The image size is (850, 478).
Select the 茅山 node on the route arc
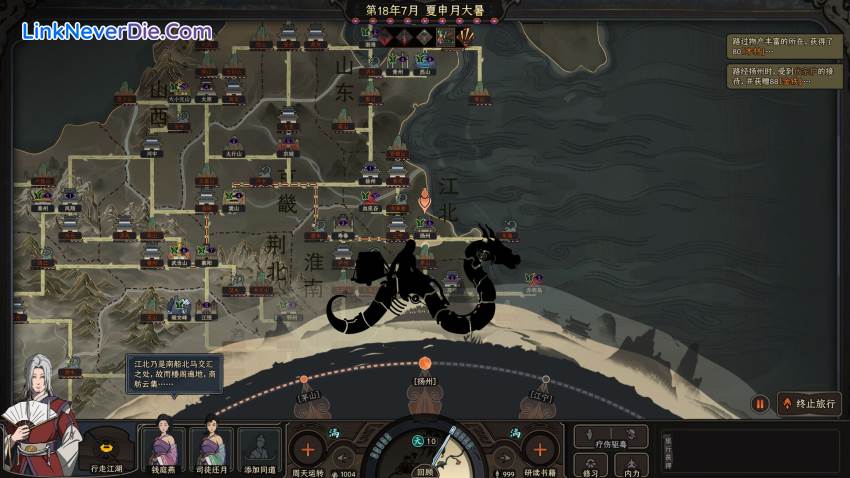(x=303, y=380)
